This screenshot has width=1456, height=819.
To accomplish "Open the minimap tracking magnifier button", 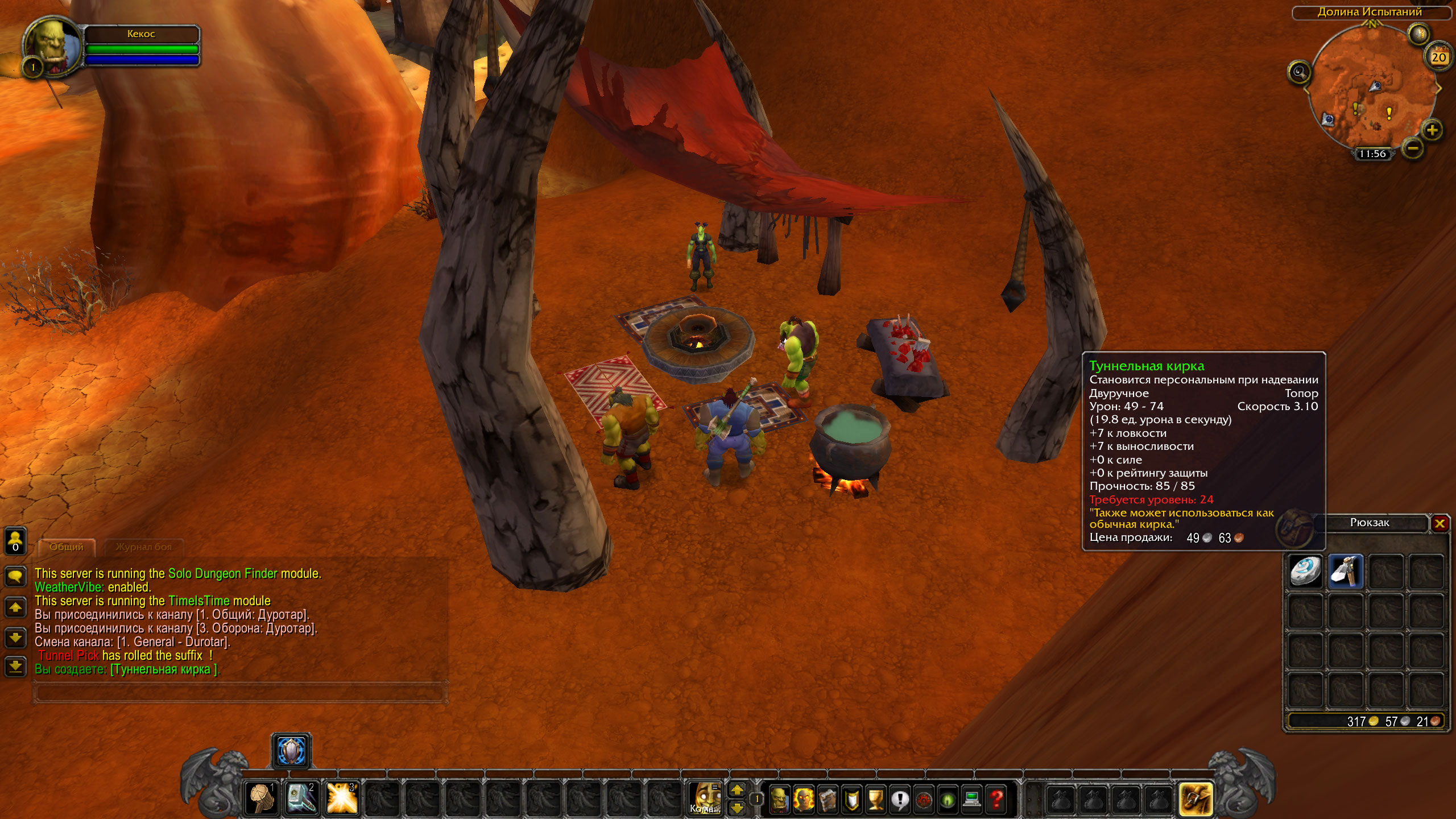I will (x=1299, y=72).
